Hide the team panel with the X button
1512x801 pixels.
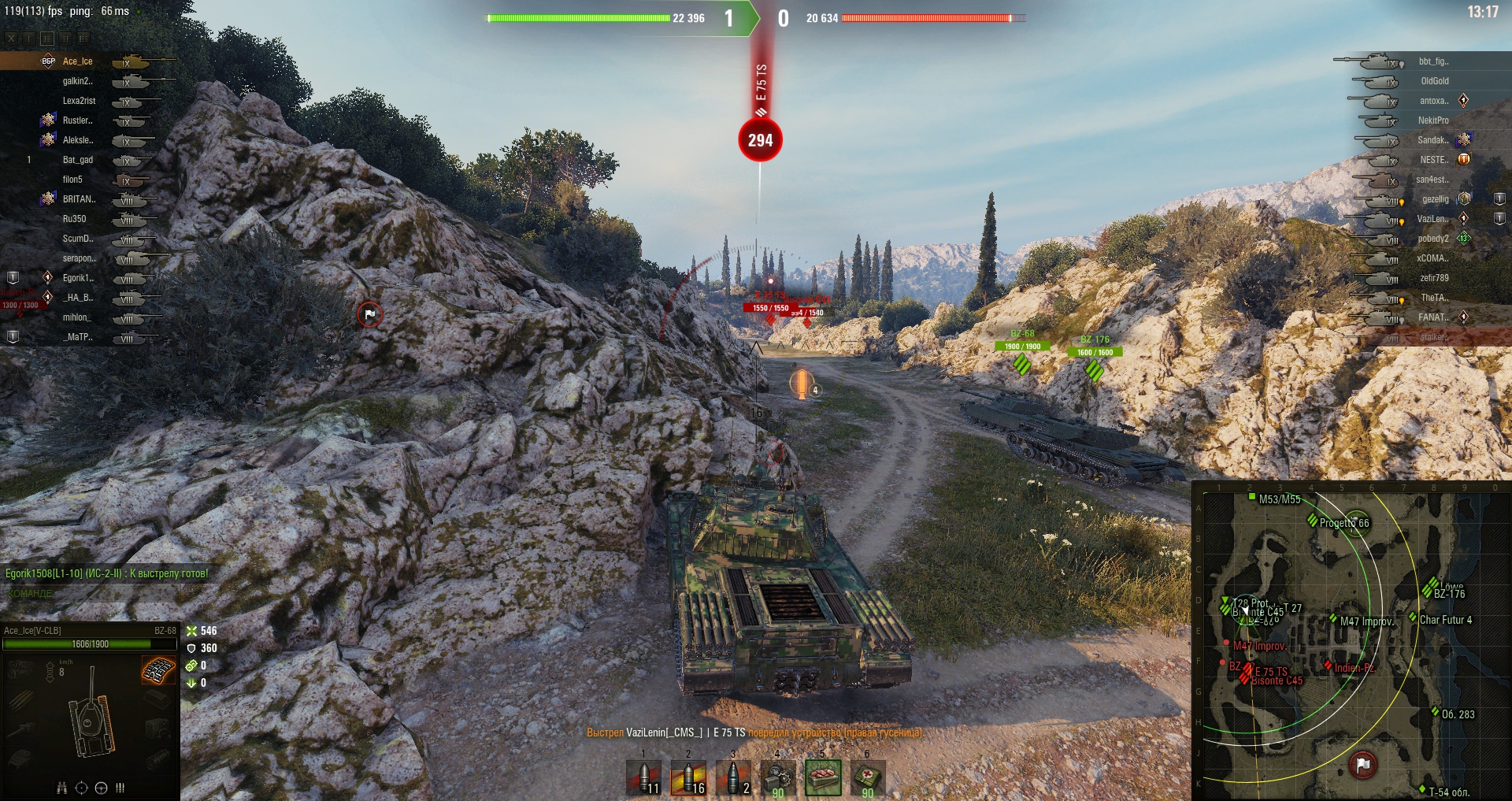(11, 38)
